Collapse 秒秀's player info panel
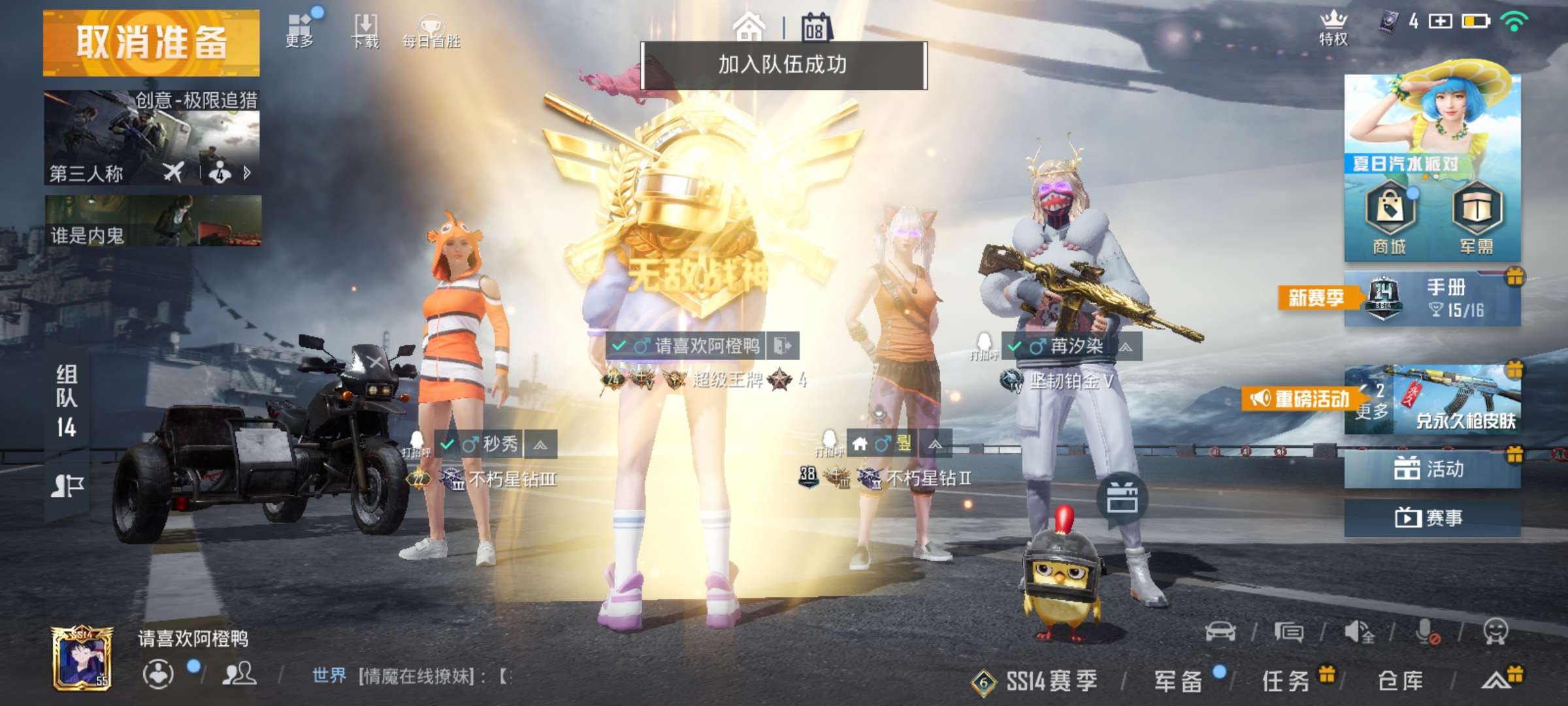This screenshot has height=706, width=1568. (x=540, y=444)
